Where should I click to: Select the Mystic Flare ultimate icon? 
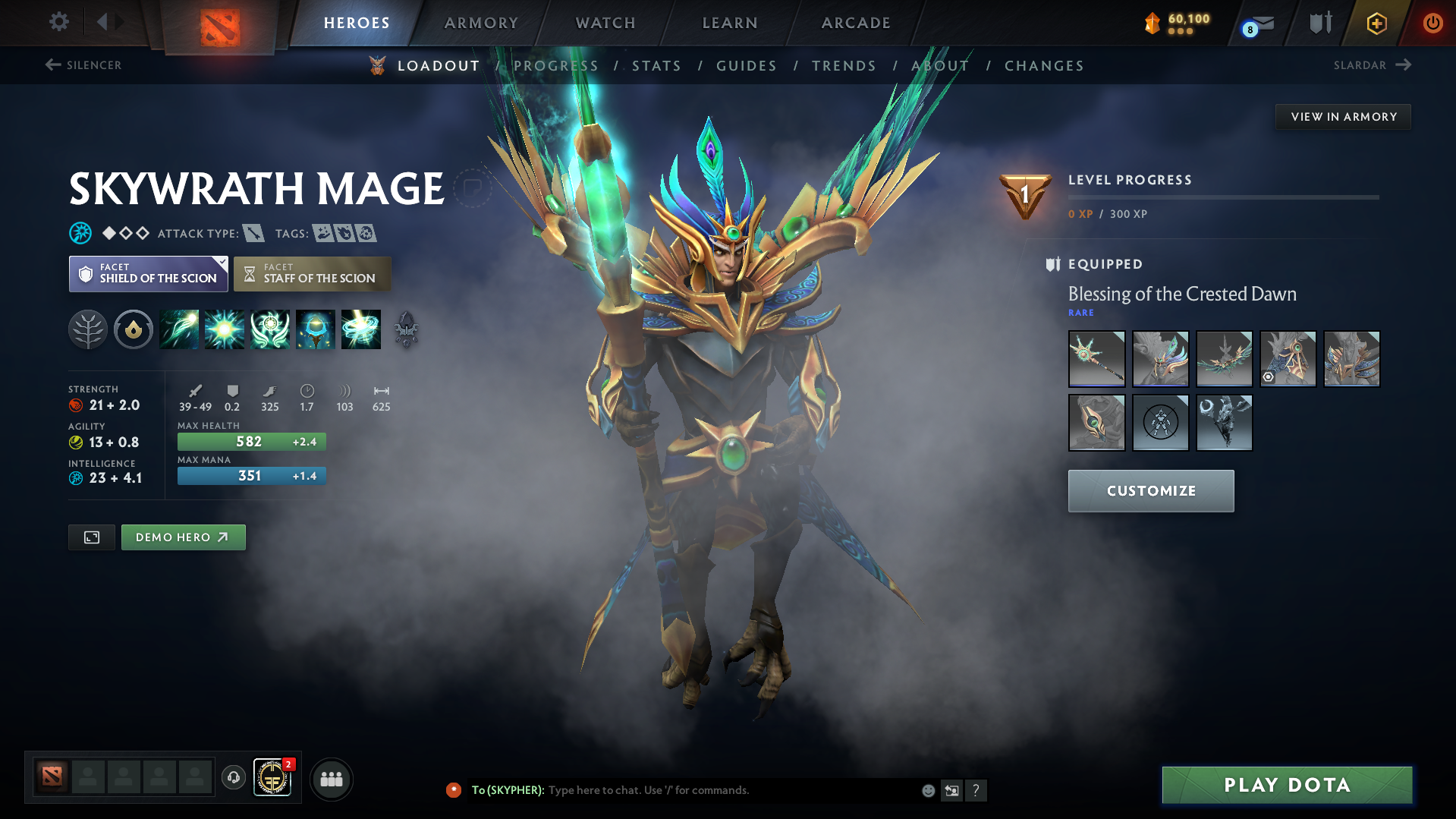(x=361, y=329)
